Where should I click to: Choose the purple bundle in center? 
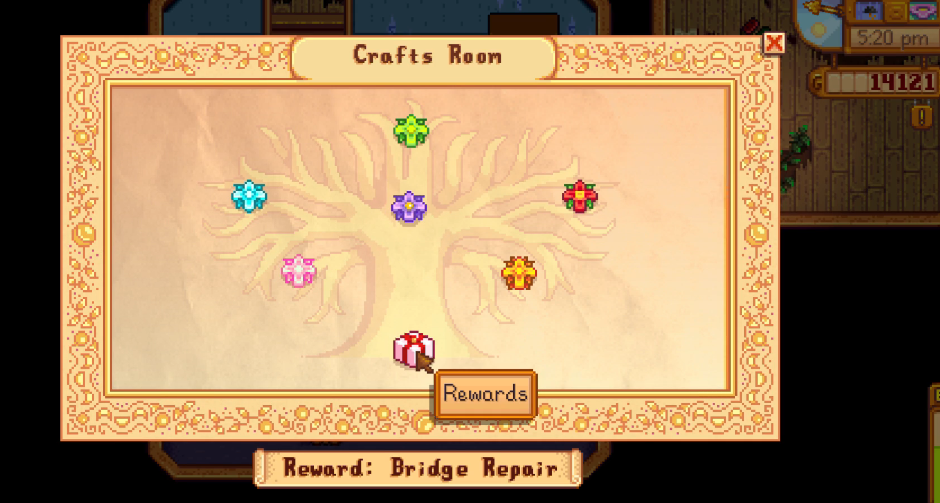click(x=409, y=207)
